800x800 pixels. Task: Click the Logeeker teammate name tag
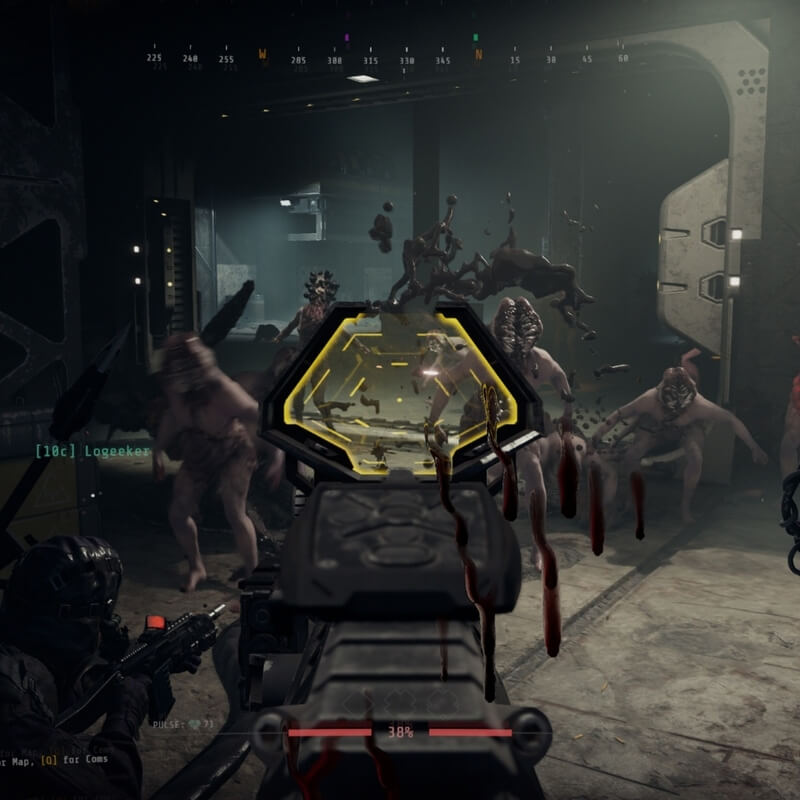click(92, 452)
